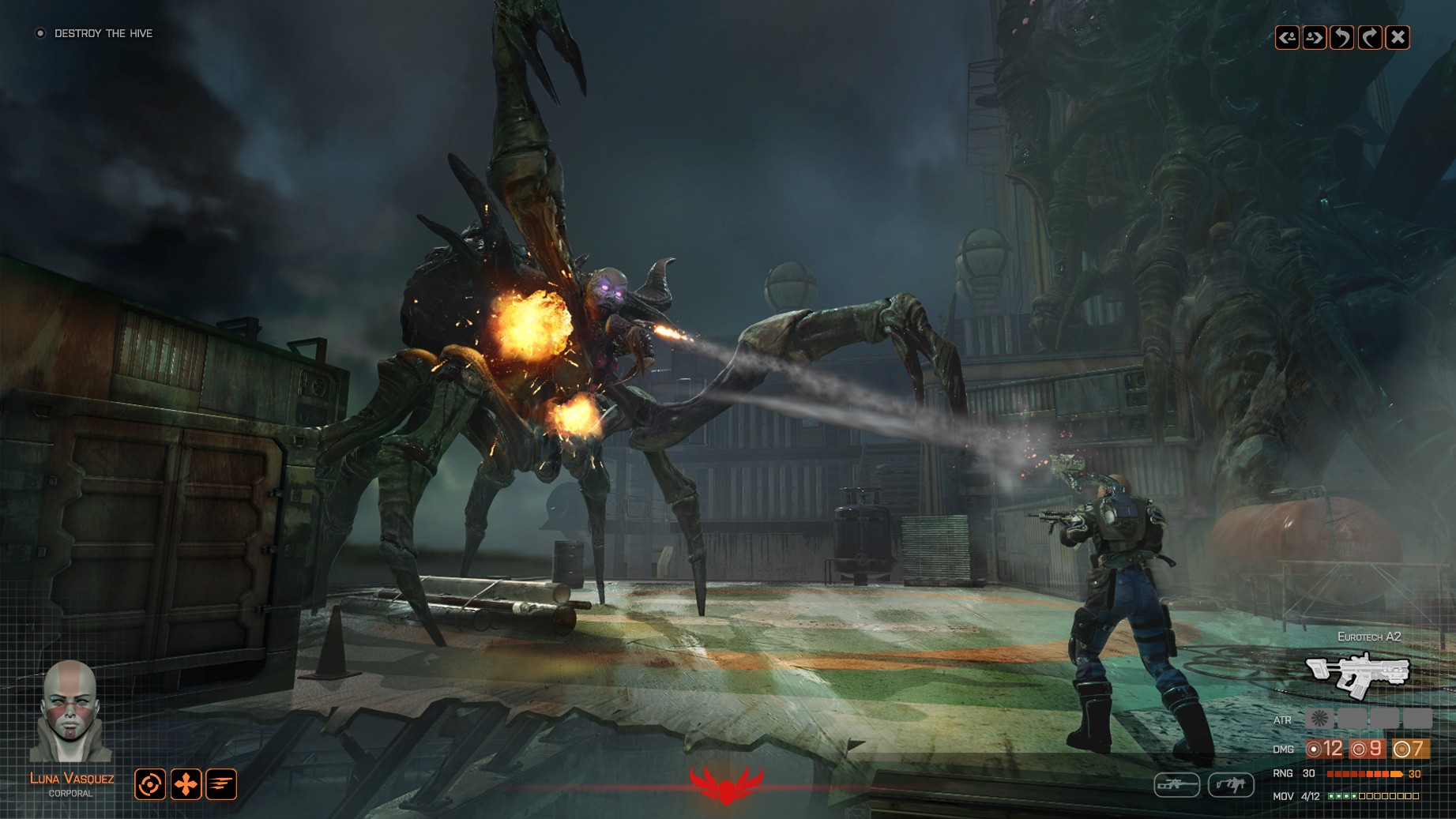Switch to the previous soldier
Image resolution: width=1456 pixels, height=819 pixels.
click(1288, 36)
